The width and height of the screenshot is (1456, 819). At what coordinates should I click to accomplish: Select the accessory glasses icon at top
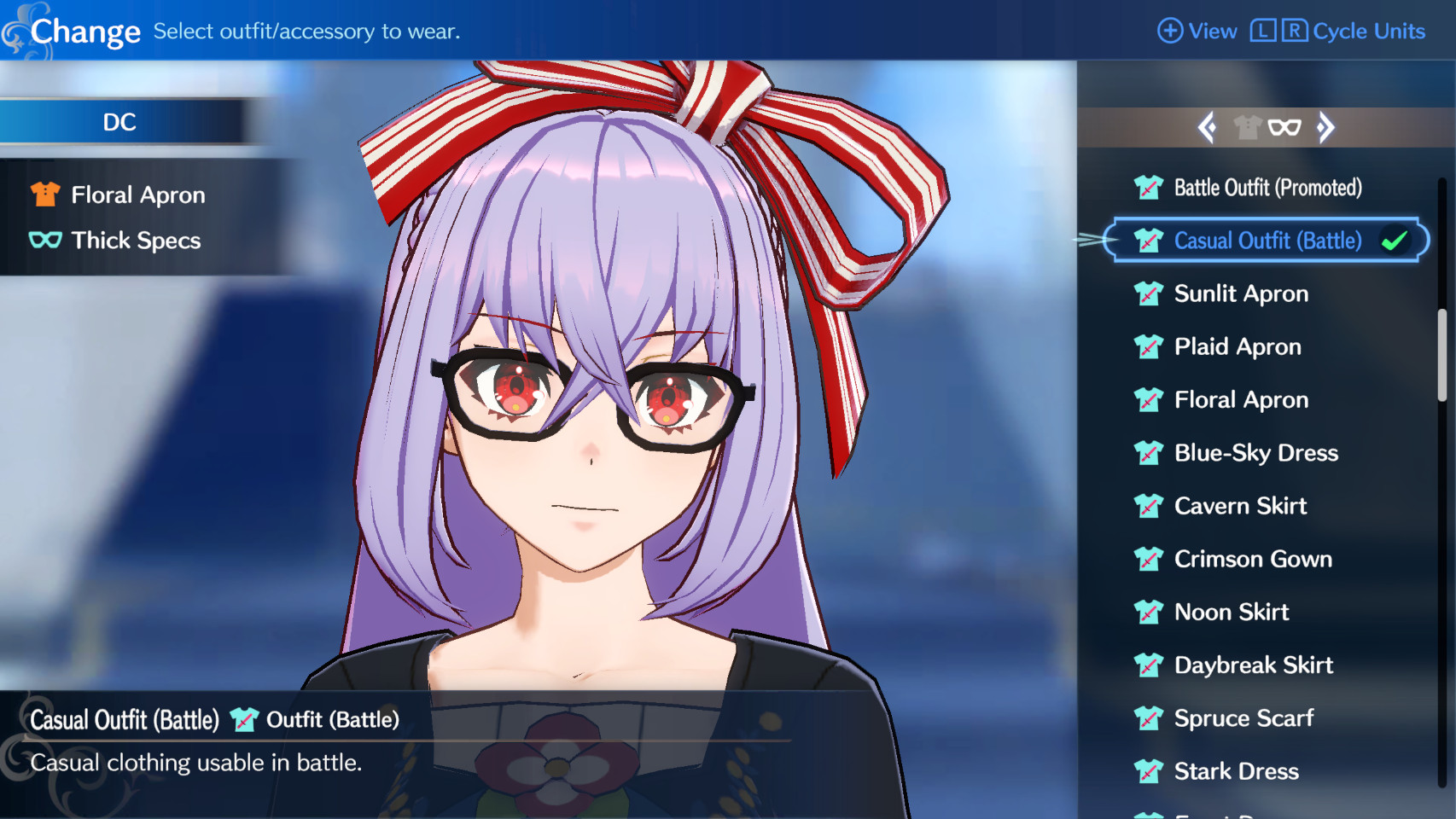1286,126
